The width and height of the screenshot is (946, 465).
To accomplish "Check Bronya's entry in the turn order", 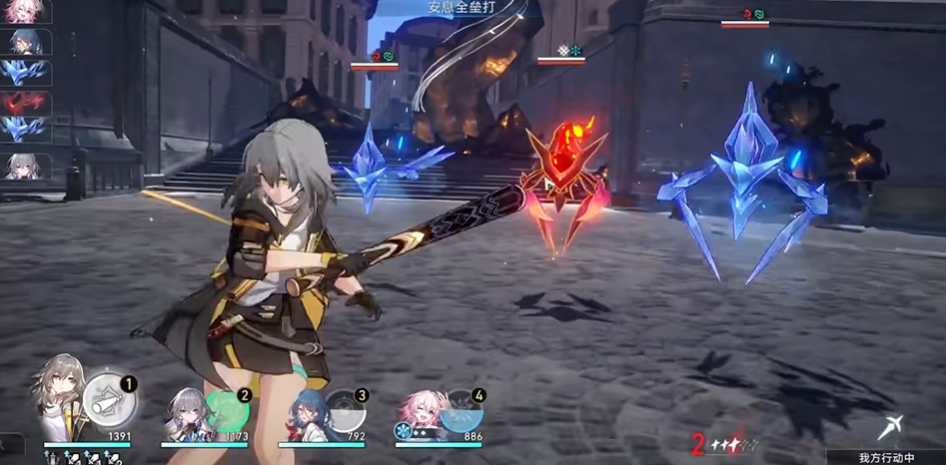I will coord(26,166).
